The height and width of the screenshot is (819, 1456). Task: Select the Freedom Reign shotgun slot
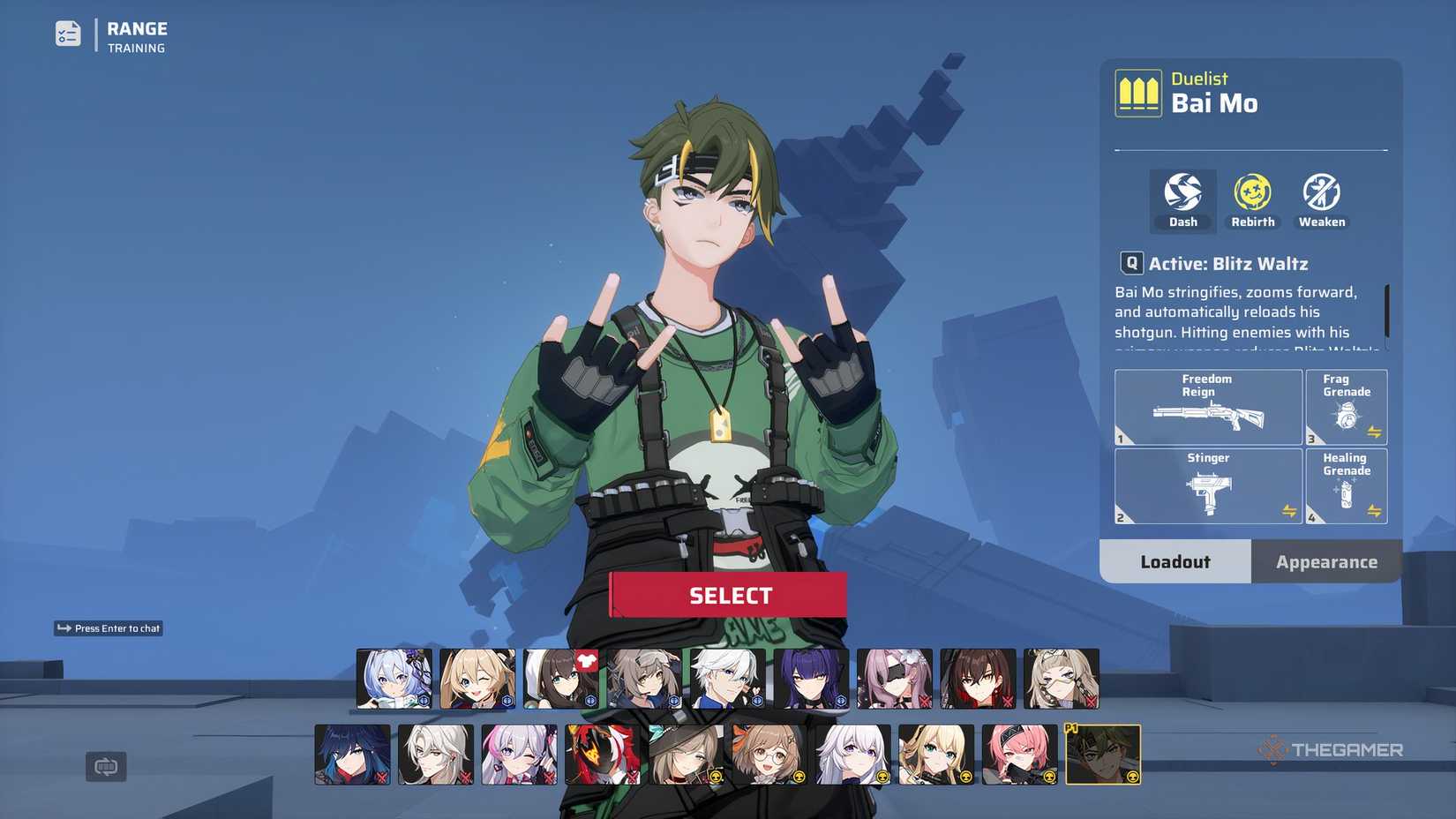pos(1207,407)
